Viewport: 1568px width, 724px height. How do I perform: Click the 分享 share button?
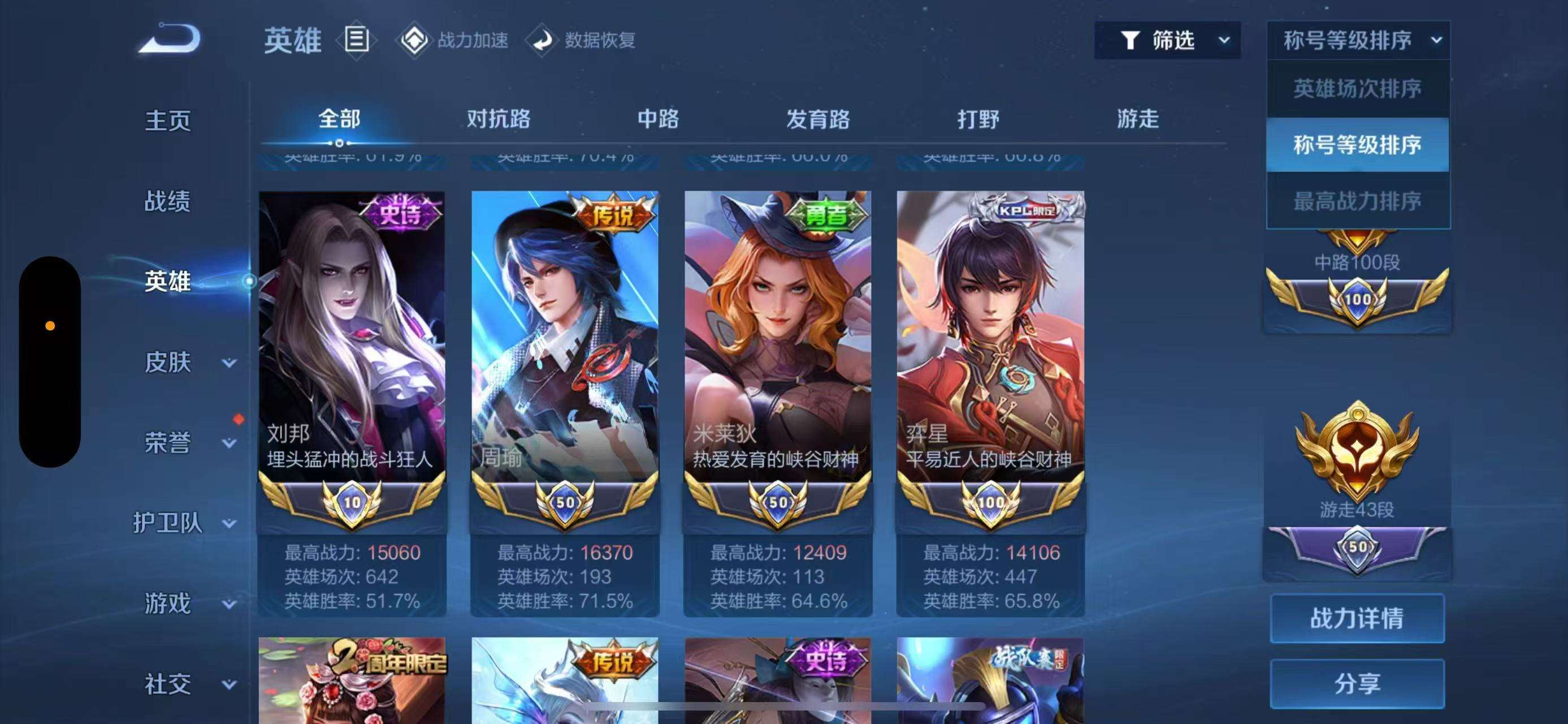tap(1357, 684)
